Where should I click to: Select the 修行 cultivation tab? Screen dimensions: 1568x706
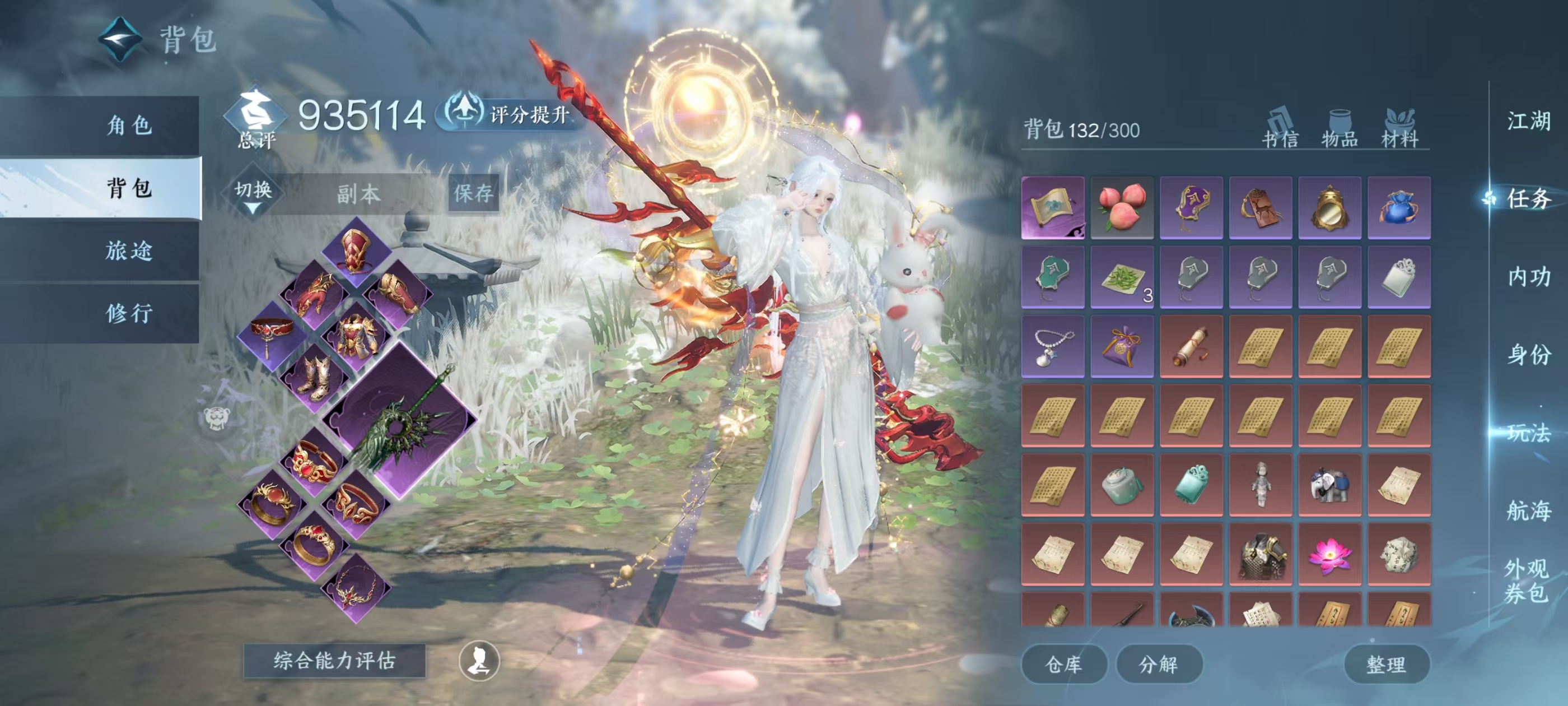pyautogui.click(x=129, y=313)
